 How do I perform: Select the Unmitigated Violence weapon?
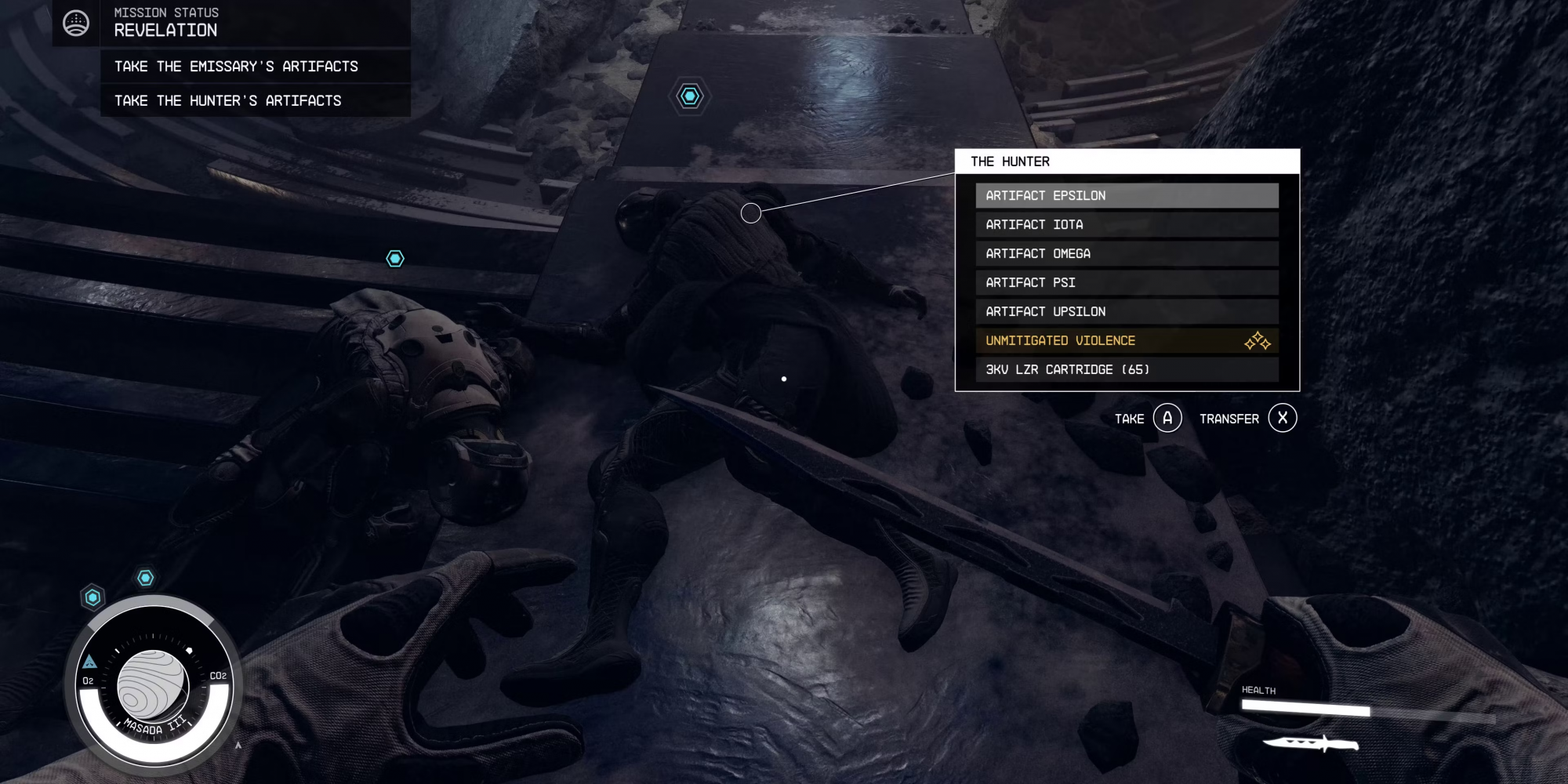point(1126,341)
